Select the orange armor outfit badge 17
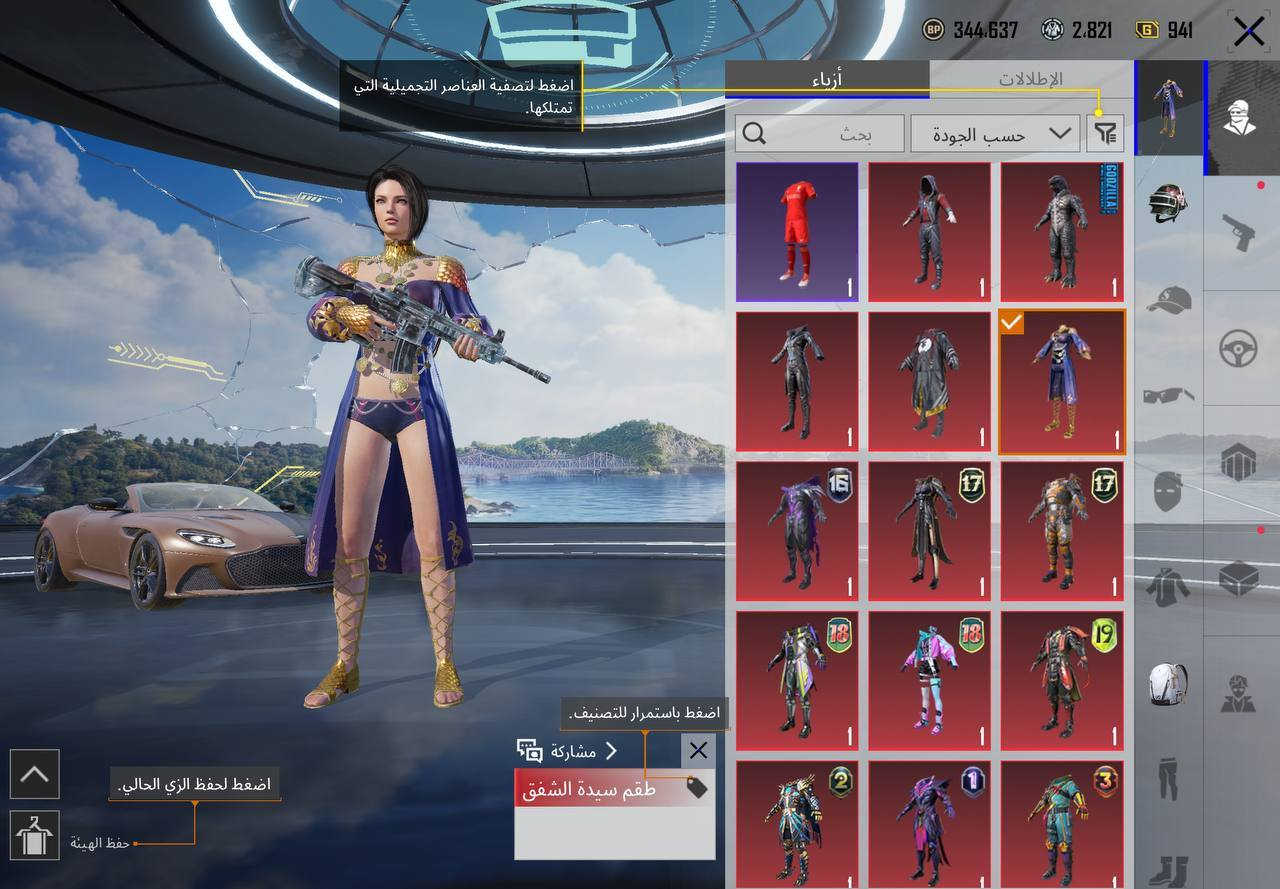This screenshot has width=1280, height=889. coord(1062,531)
